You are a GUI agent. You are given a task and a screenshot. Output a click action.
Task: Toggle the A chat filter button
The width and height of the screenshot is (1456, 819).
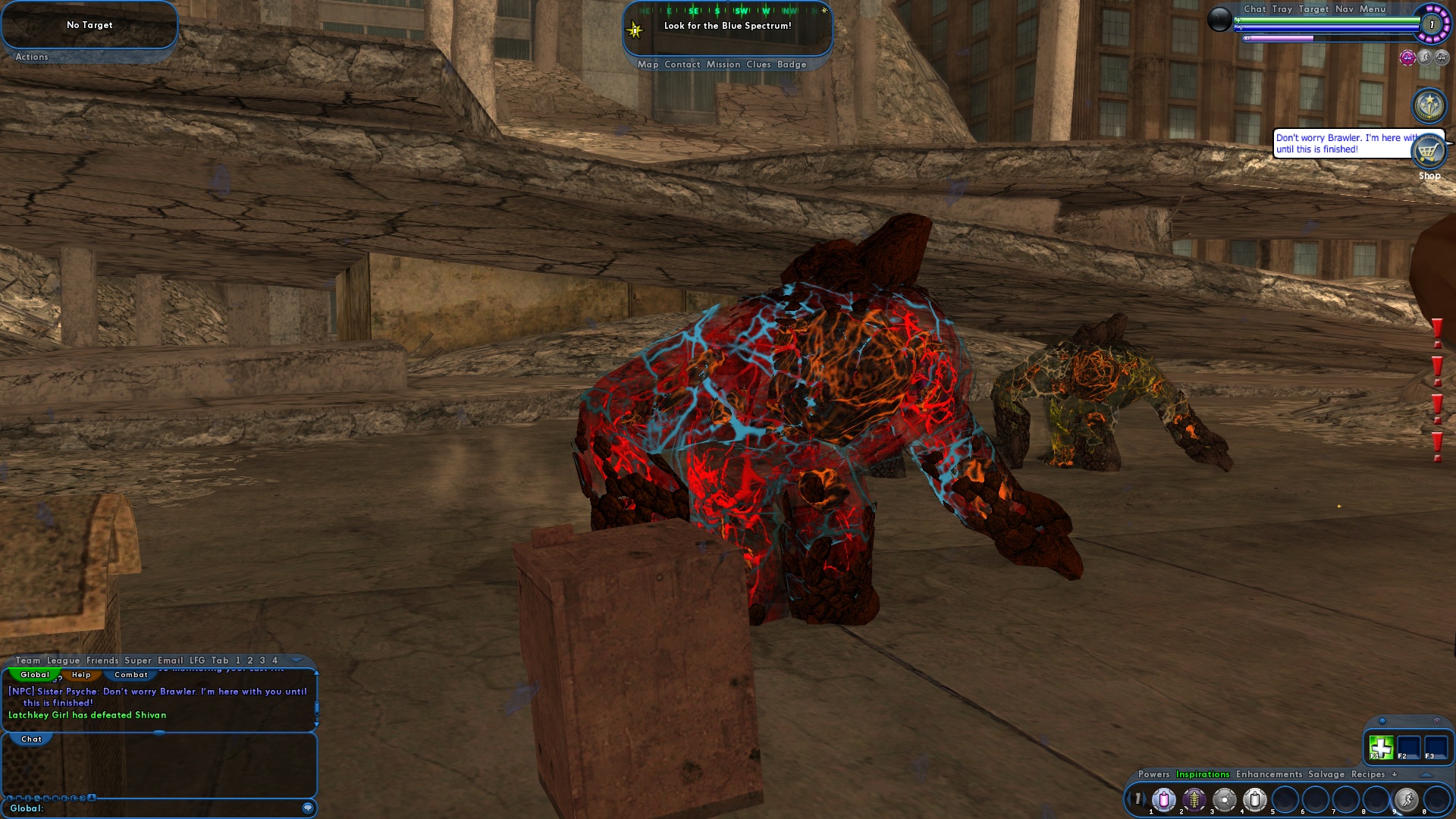(x=92, y=798)
